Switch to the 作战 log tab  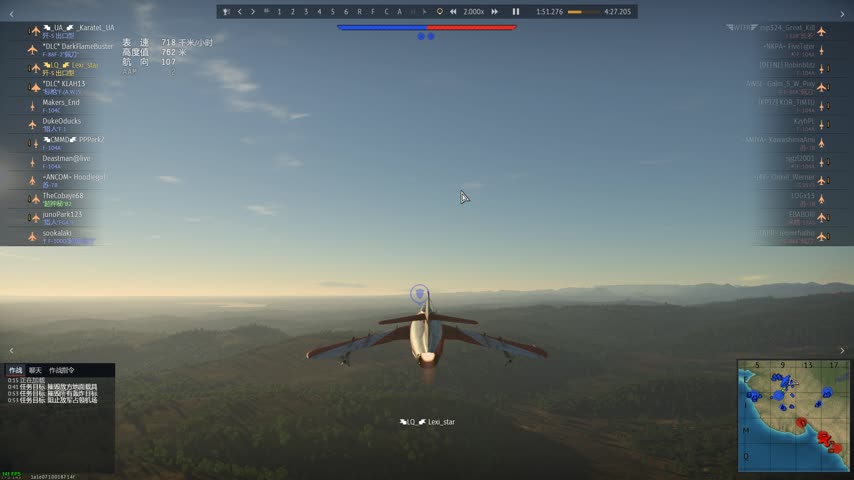(x=15, y=370)
